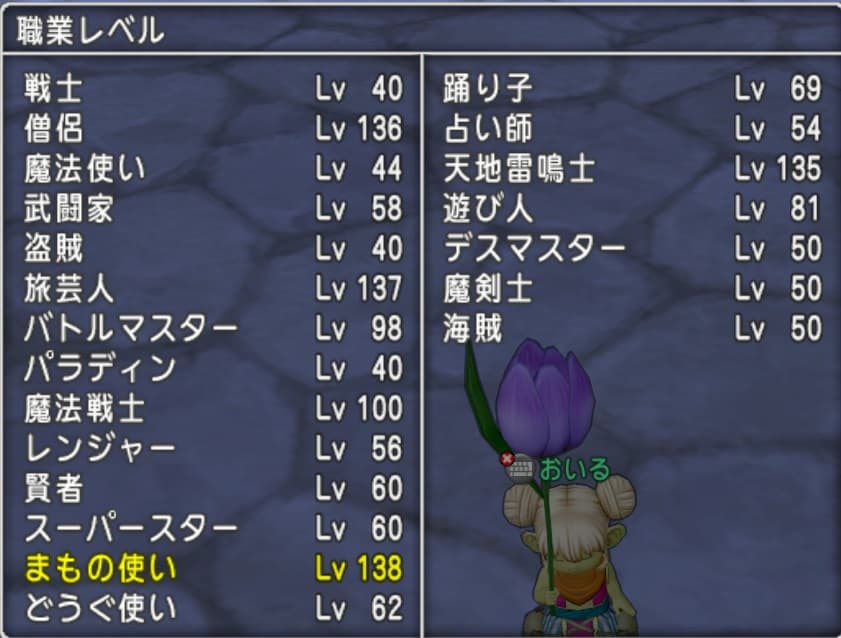The height and width of the screenshot is (638, 841).
Task: Choose the どうぐ使い job row
Action: (x=99, y=608)
